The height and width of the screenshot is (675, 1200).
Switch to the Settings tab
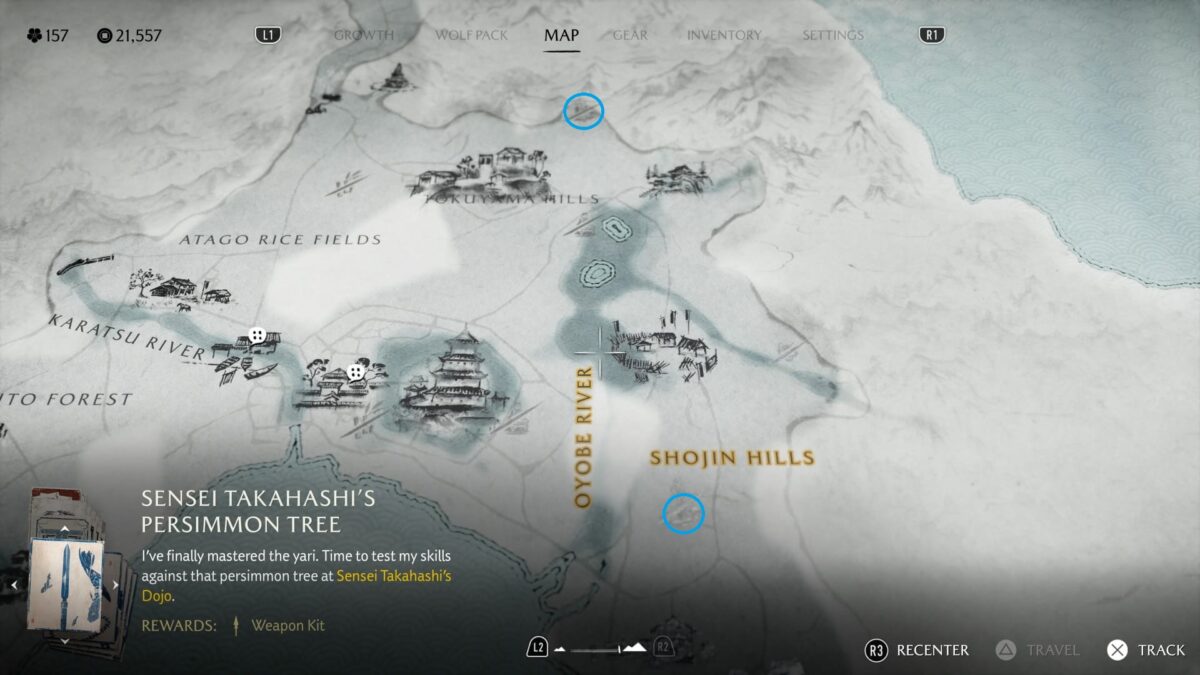(x=832, y=35)
